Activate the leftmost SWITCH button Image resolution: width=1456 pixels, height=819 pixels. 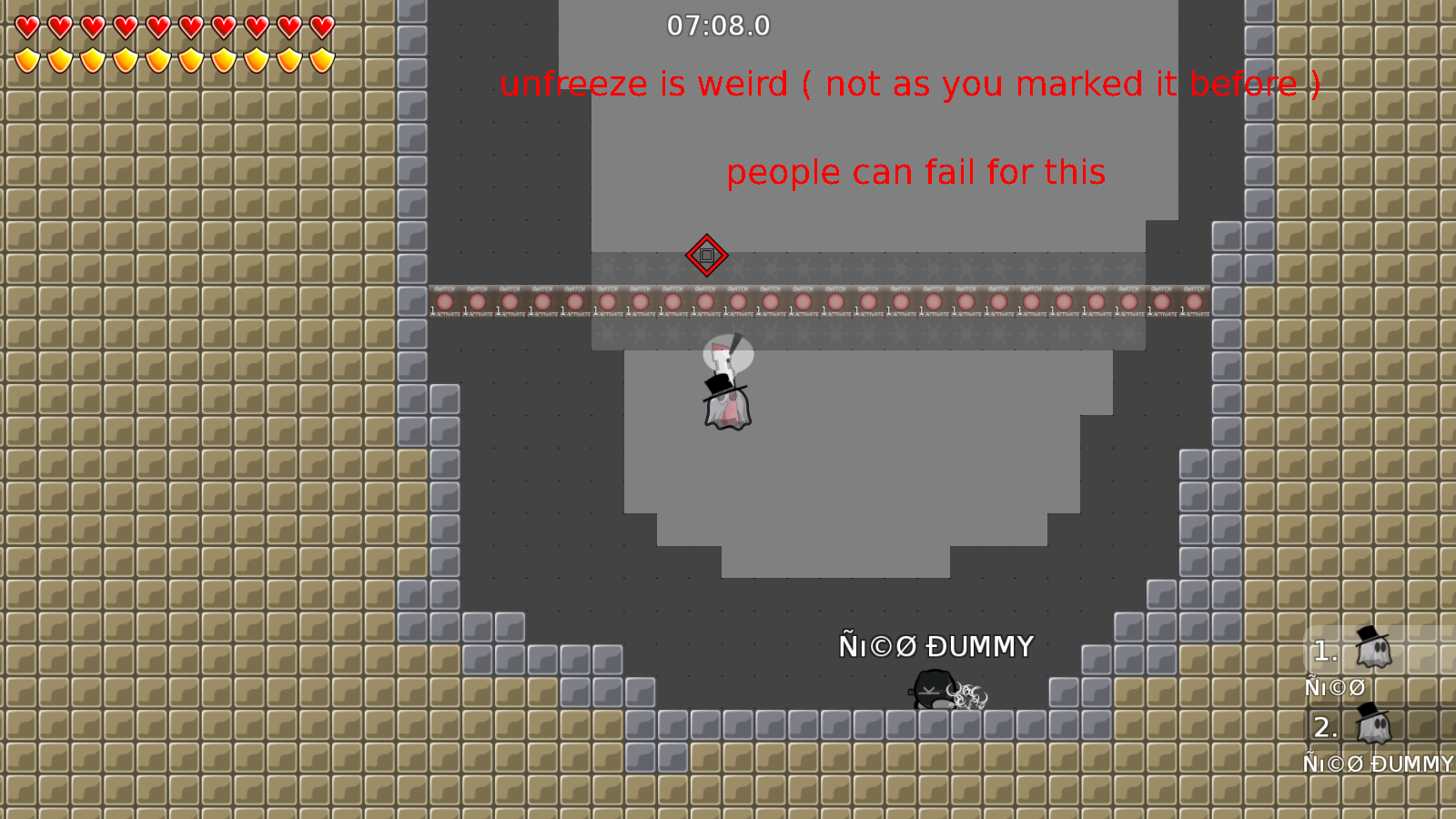click(443, 302)
